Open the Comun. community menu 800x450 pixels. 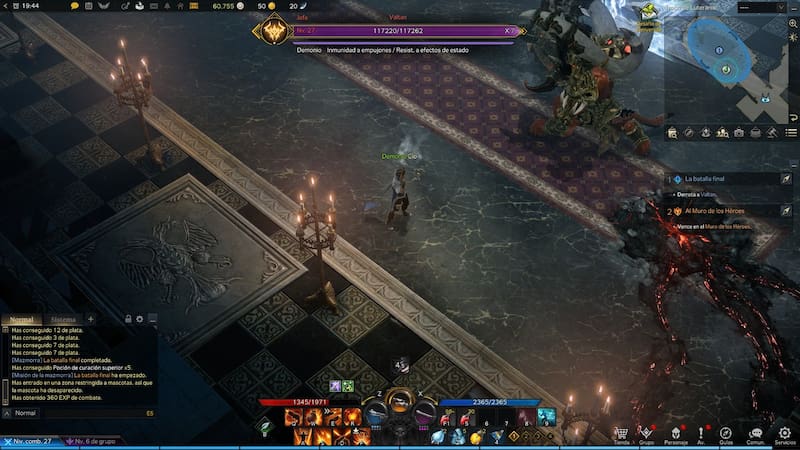(x=756, y=433)
